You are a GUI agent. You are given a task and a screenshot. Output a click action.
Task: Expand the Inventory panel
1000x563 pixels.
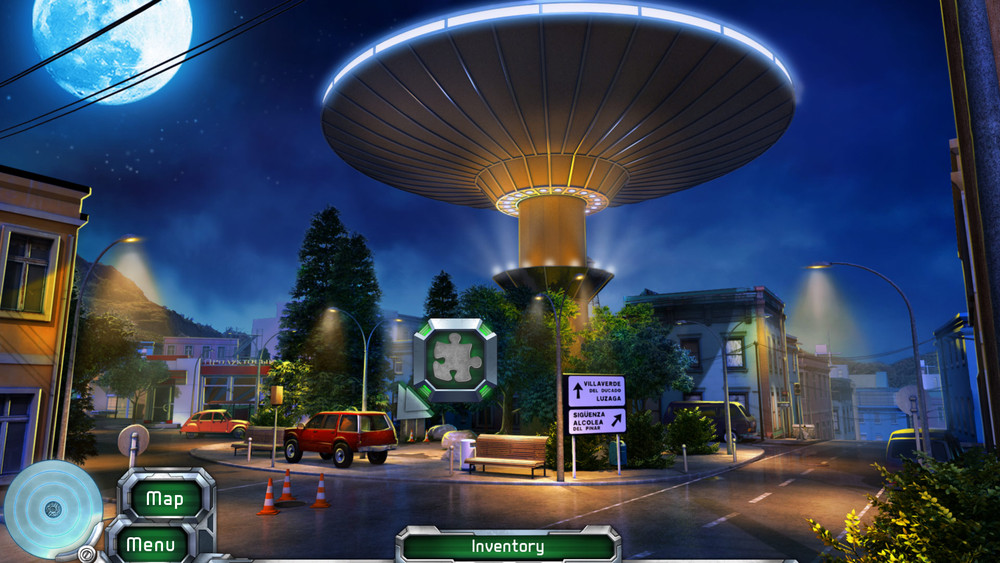pyautogui.click(x=508, y=547)
